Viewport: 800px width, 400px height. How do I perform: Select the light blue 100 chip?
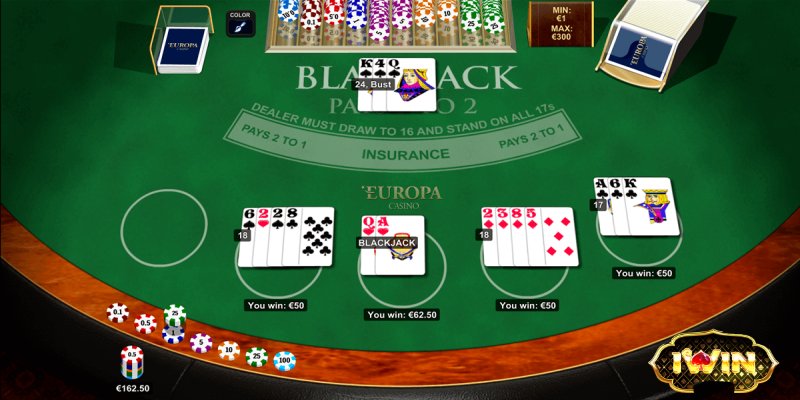tap(284, 360)
